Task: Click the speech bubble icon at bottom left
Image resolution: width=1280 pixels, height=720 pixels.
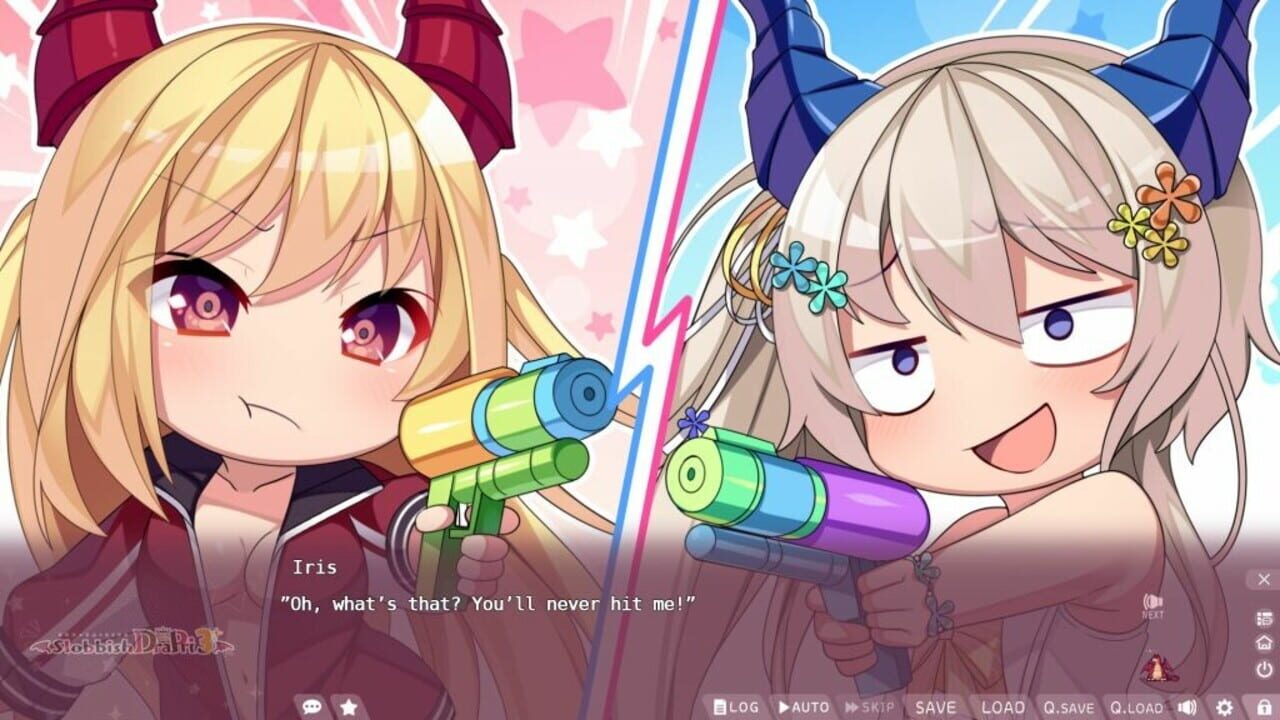Action: coord(310,705)
